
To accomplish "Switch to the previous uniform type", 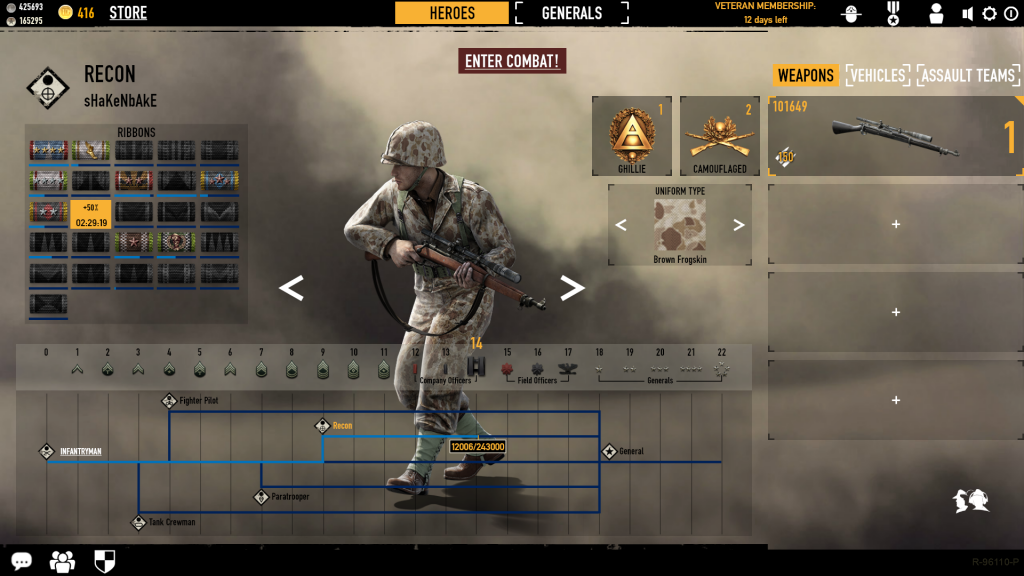I will (x=621, y=225).
